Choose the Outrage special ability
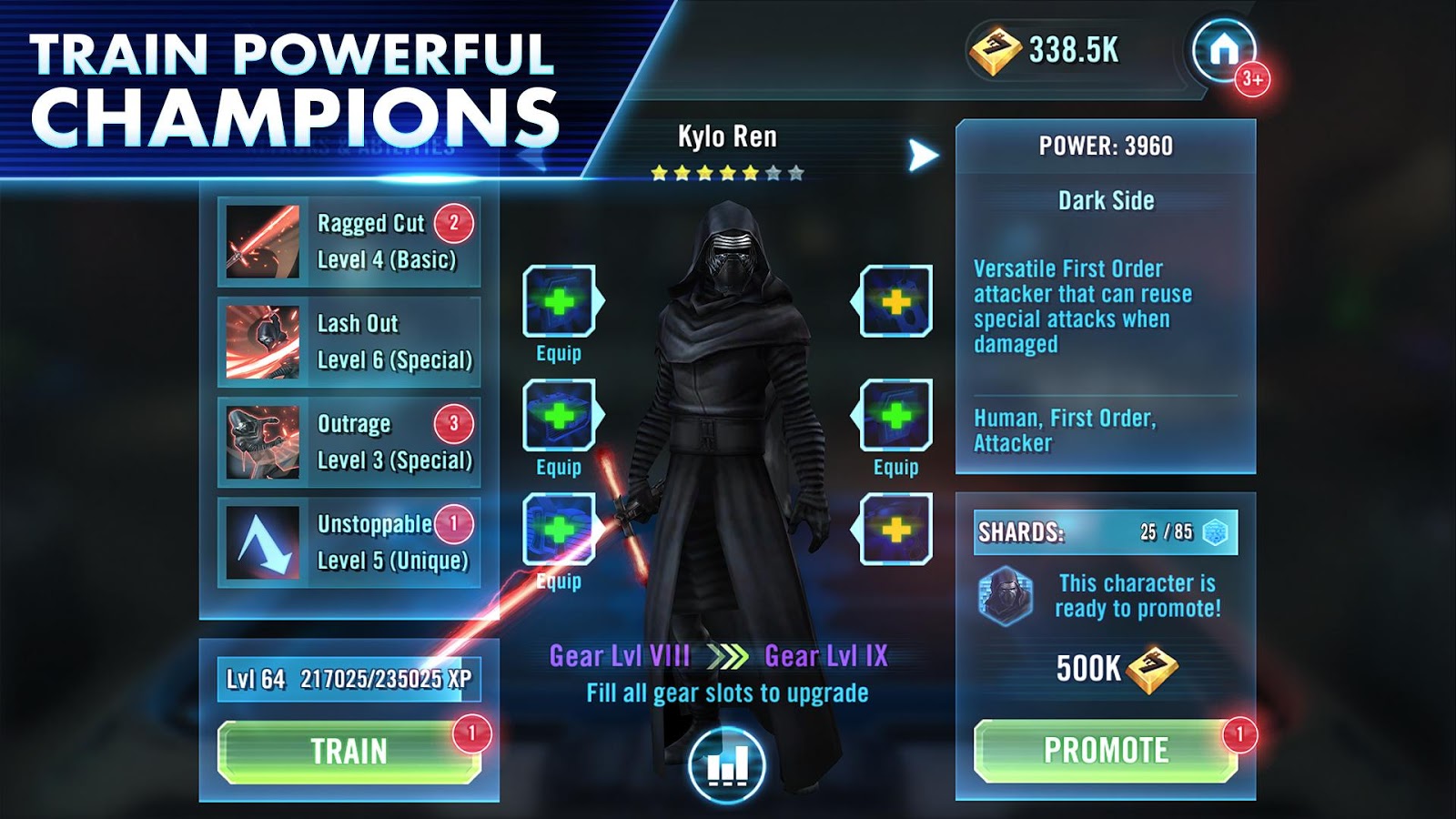This screenshot has width=1456, height=819. coord(349,442)
